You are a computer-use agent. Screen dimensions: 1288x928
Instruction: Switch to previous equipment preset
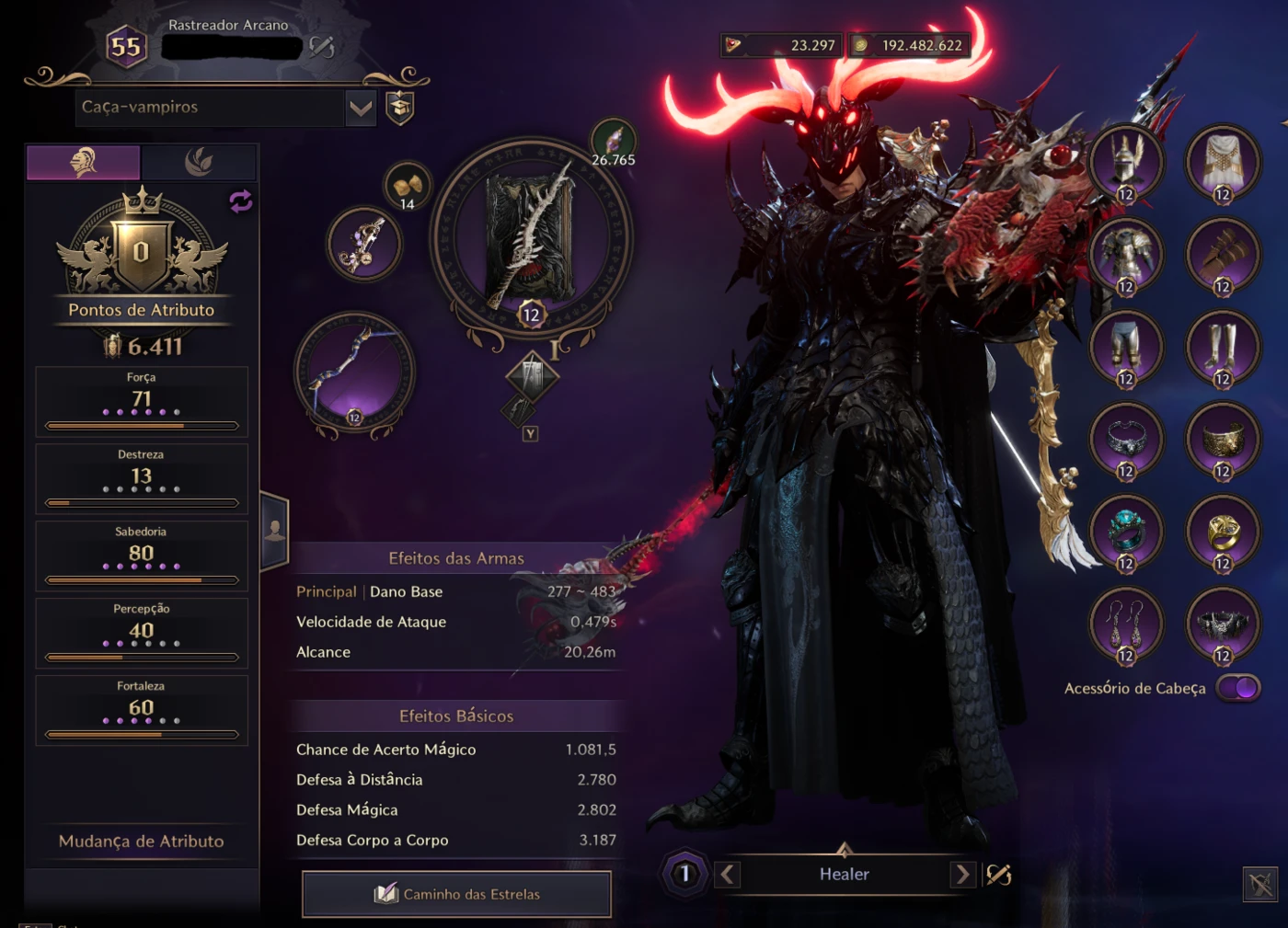[727, 874]
